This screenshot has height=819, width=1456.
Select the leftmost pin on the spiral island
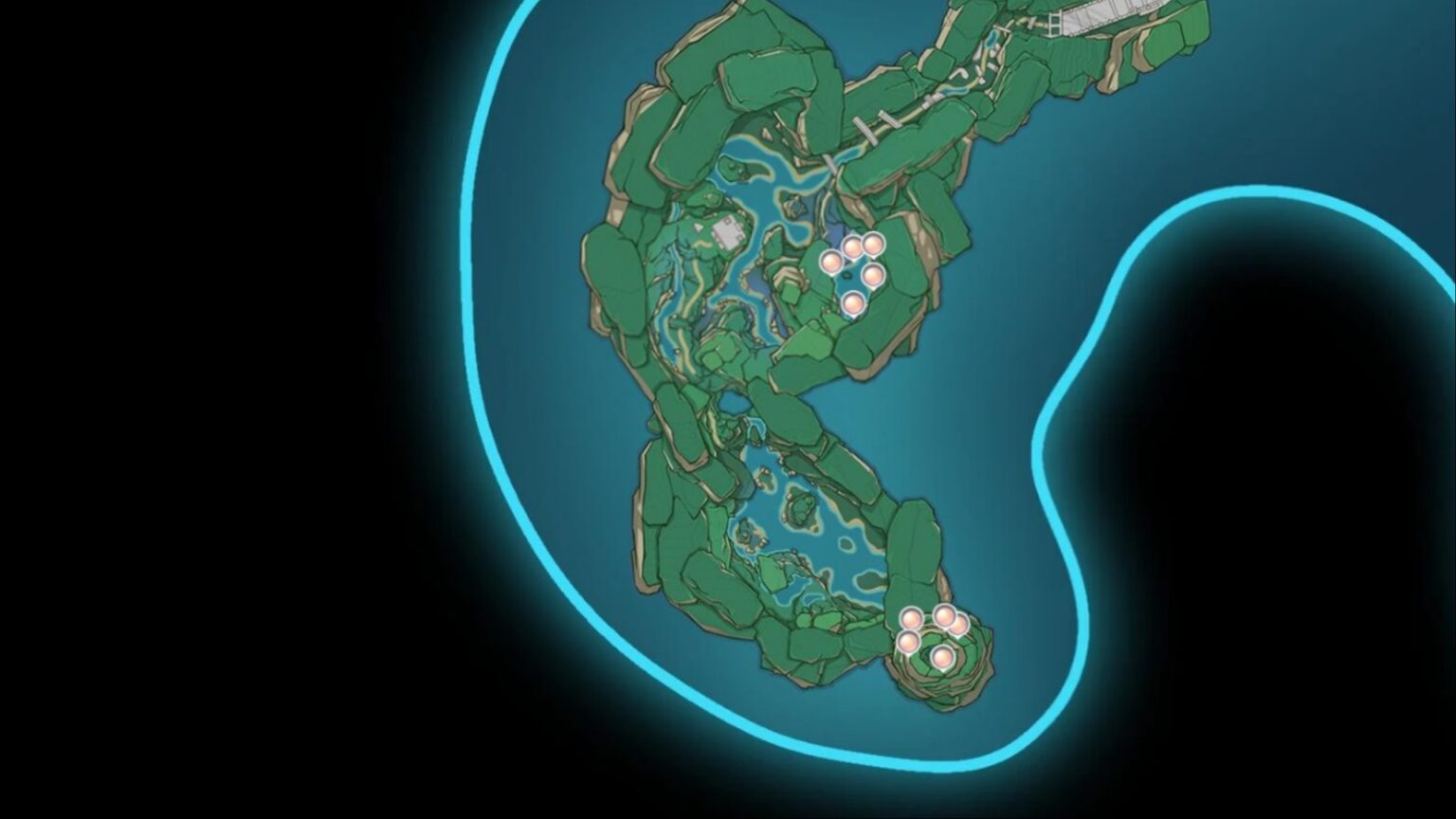point(911,618)
